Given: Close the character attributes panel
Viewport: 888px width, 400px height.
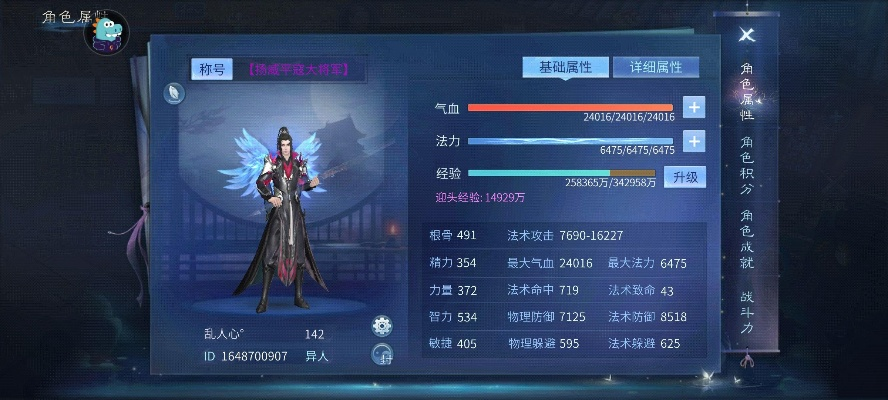Looking at the screenshot, I should click(x=746, y=35).
